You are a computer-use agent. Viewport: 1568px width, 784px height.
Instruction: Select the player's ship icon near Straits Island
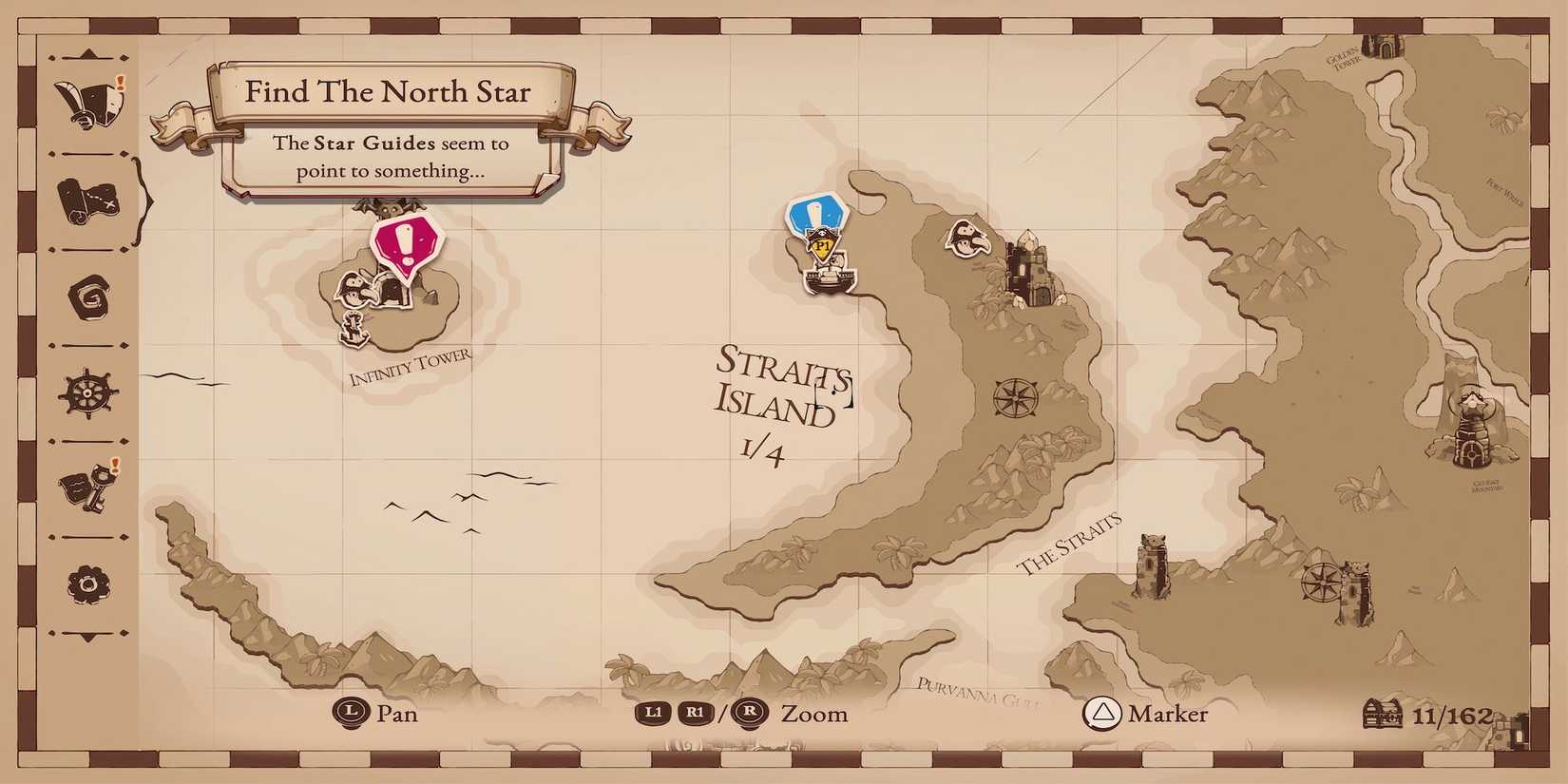click(830, 277)
